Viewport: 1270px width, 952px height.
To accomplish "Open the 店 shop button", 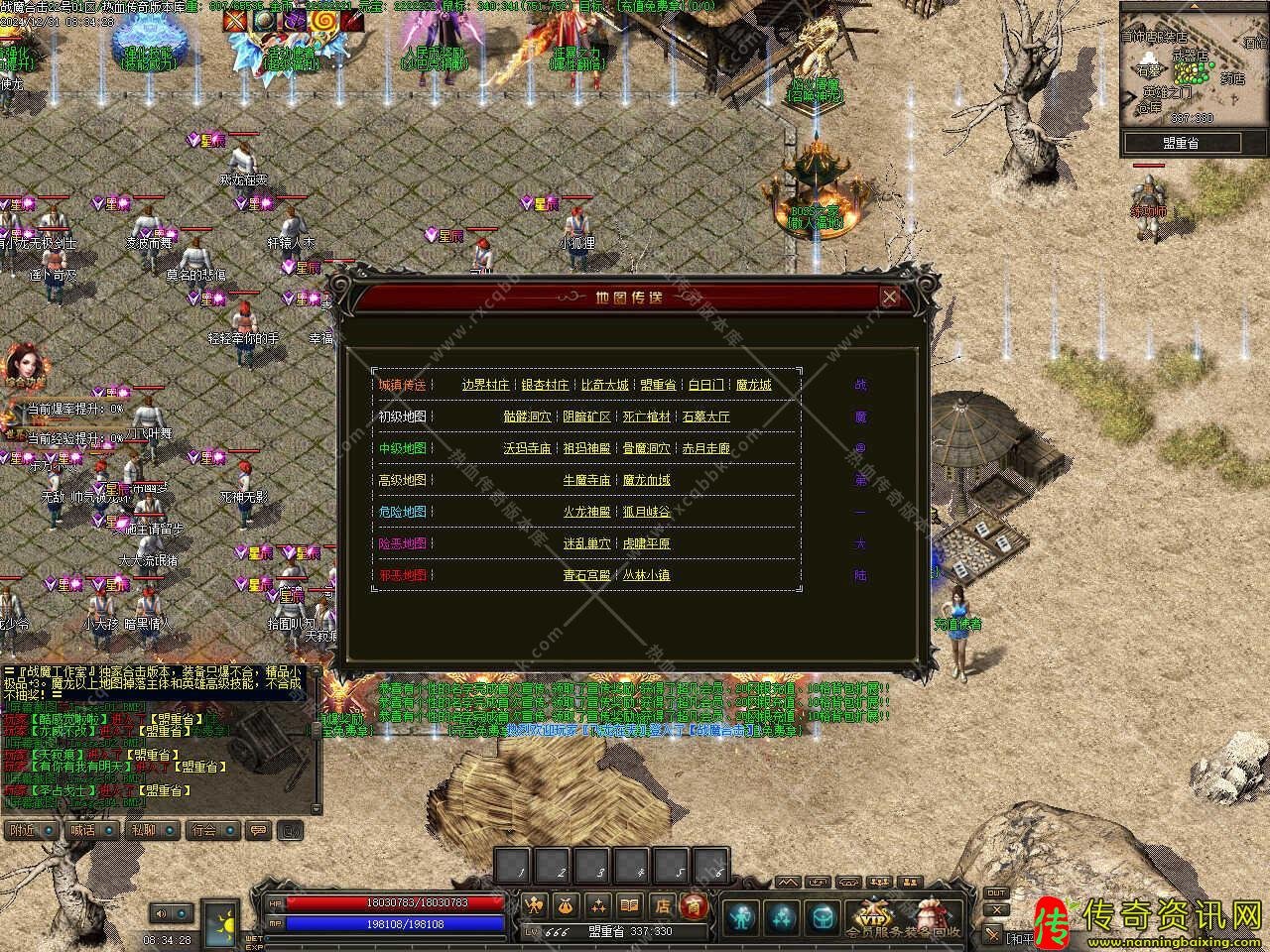I will coord(662,905).
